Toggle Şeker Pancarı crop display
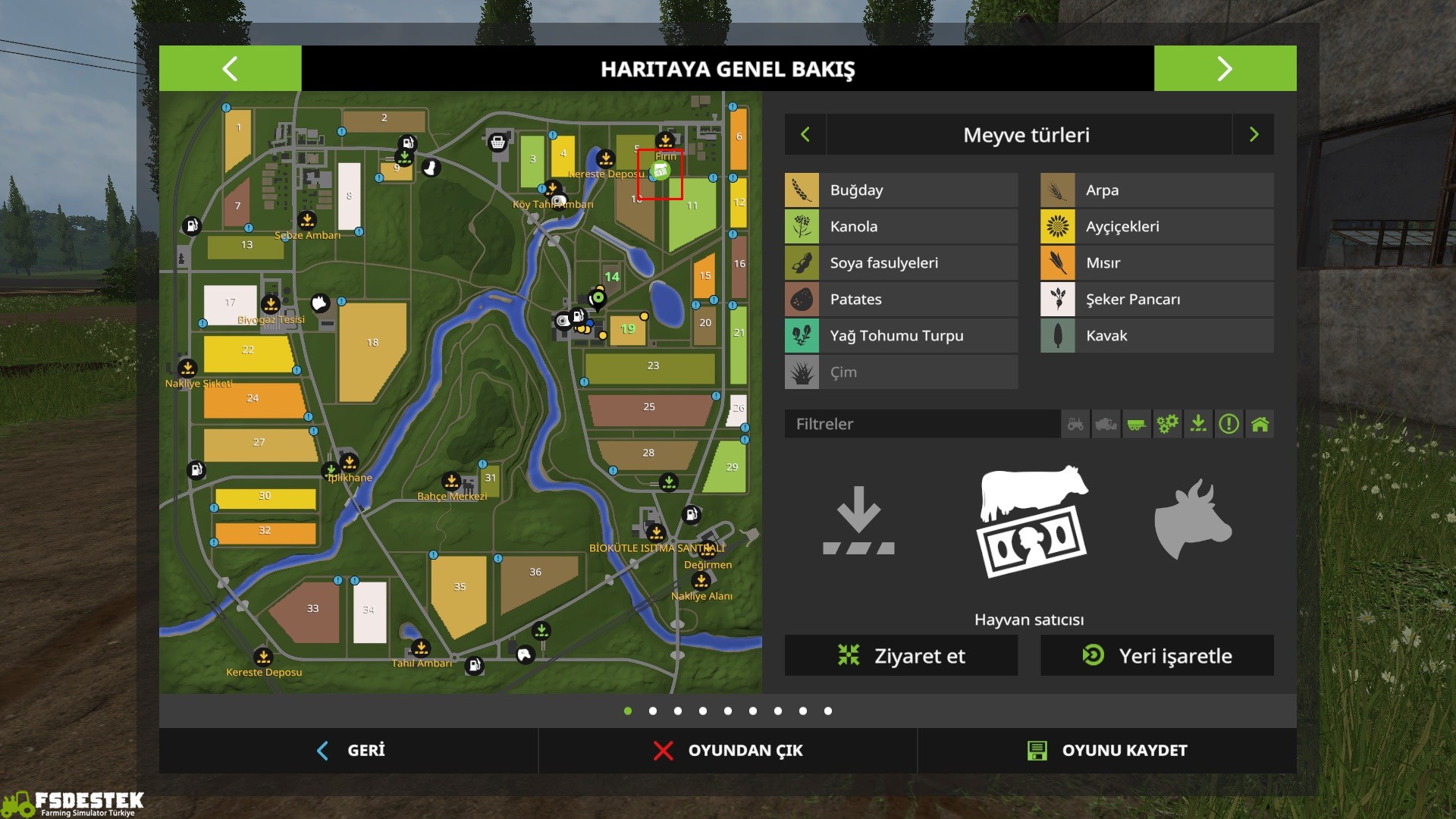The image size is (1456, 819). [1156, 300]
